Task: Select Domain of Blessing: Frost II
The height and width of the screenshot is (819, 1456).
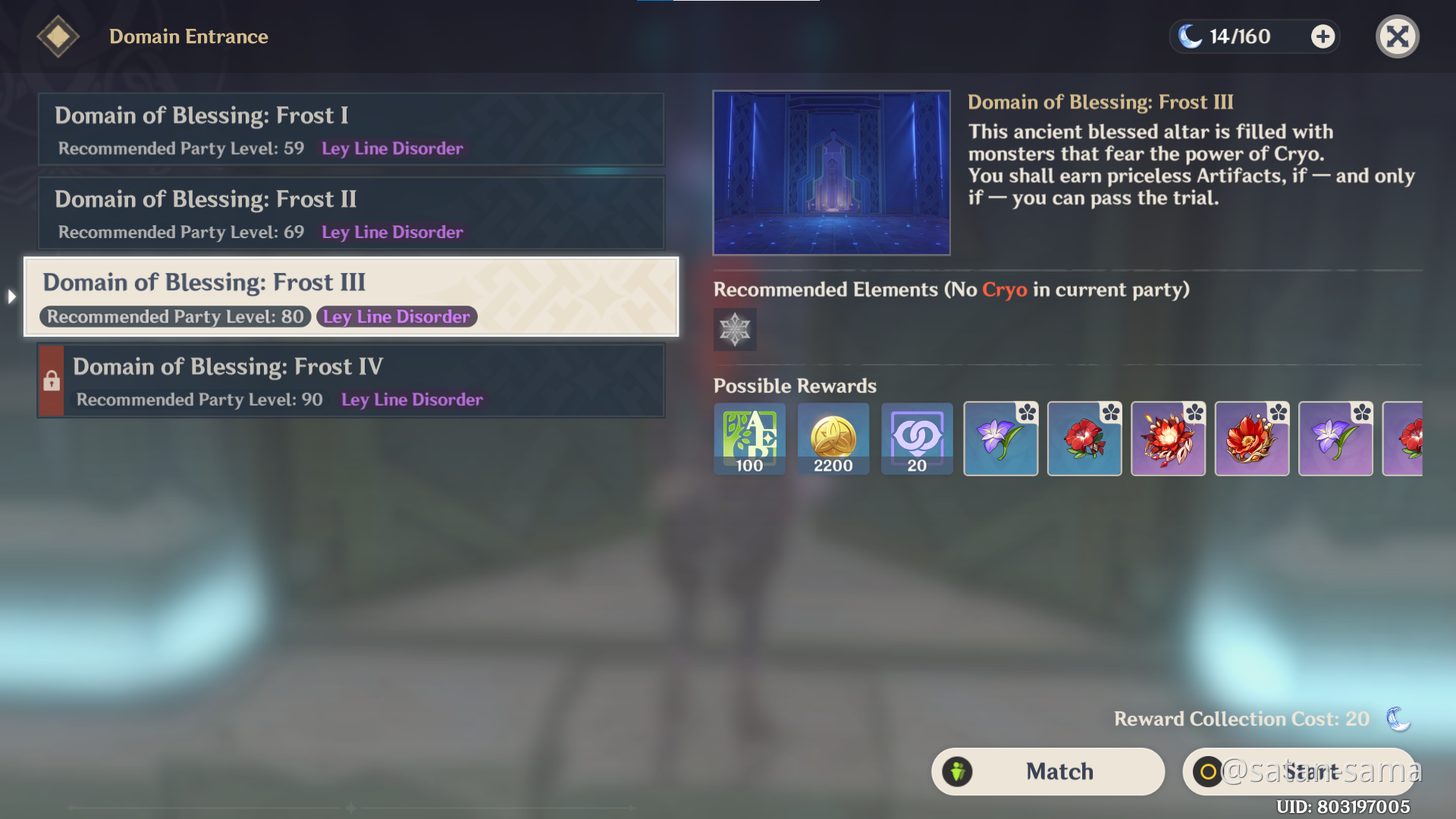Action: (x=350, y=213)
